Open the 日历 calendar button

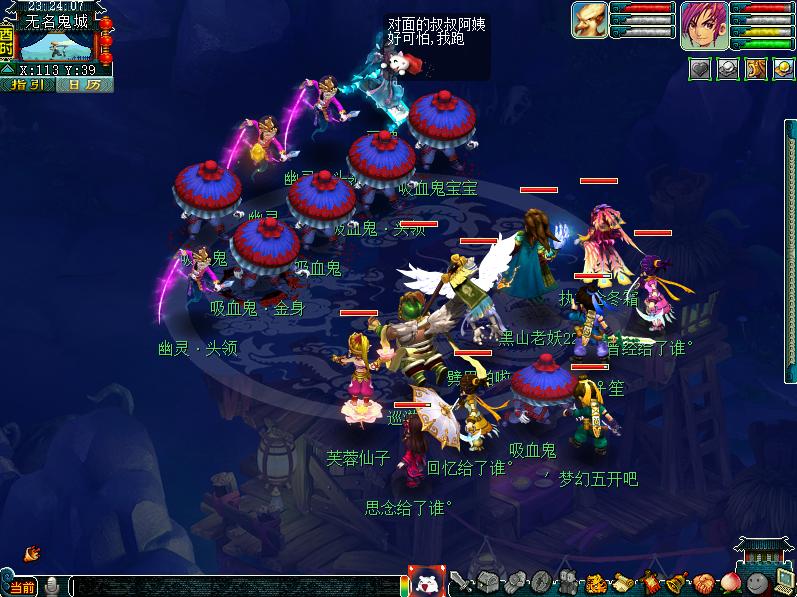[x=84, y=85]
